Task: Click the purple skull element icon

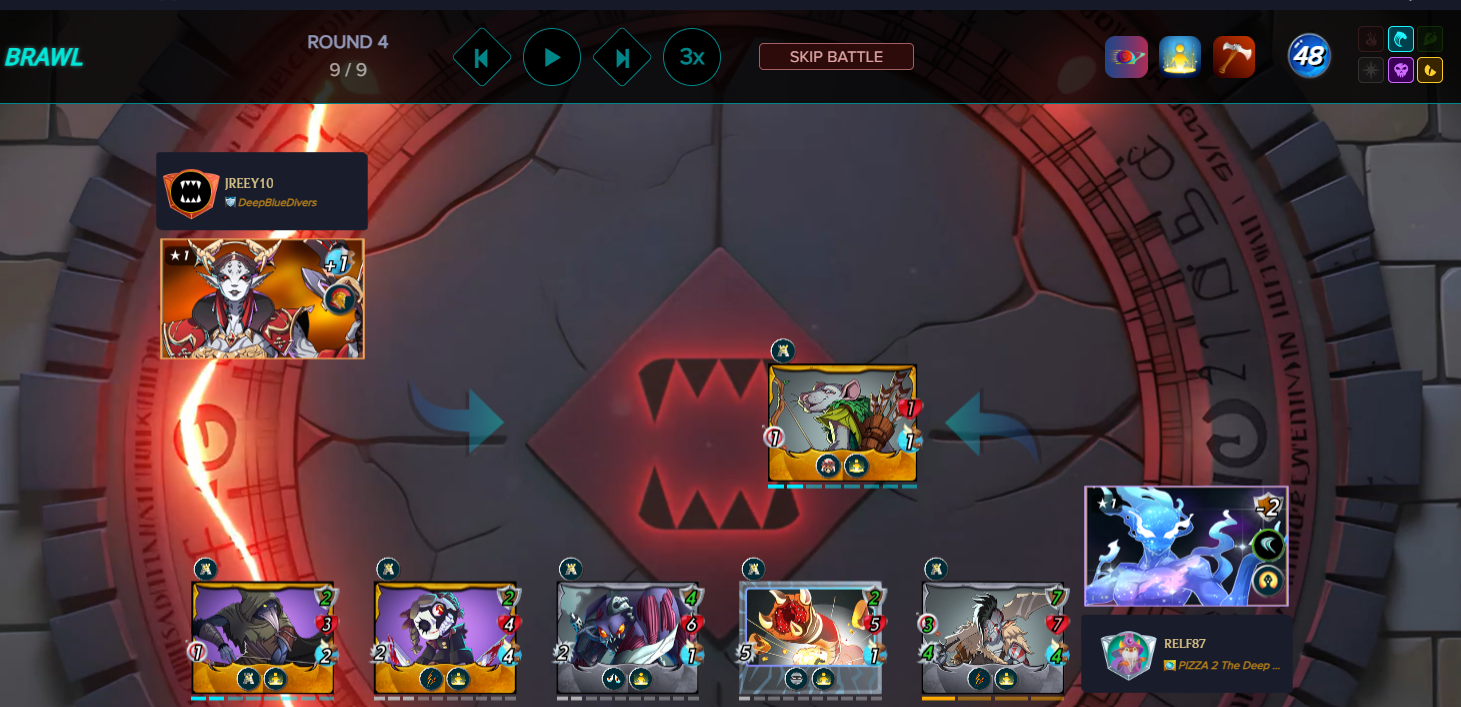Action: (1401, 71)
